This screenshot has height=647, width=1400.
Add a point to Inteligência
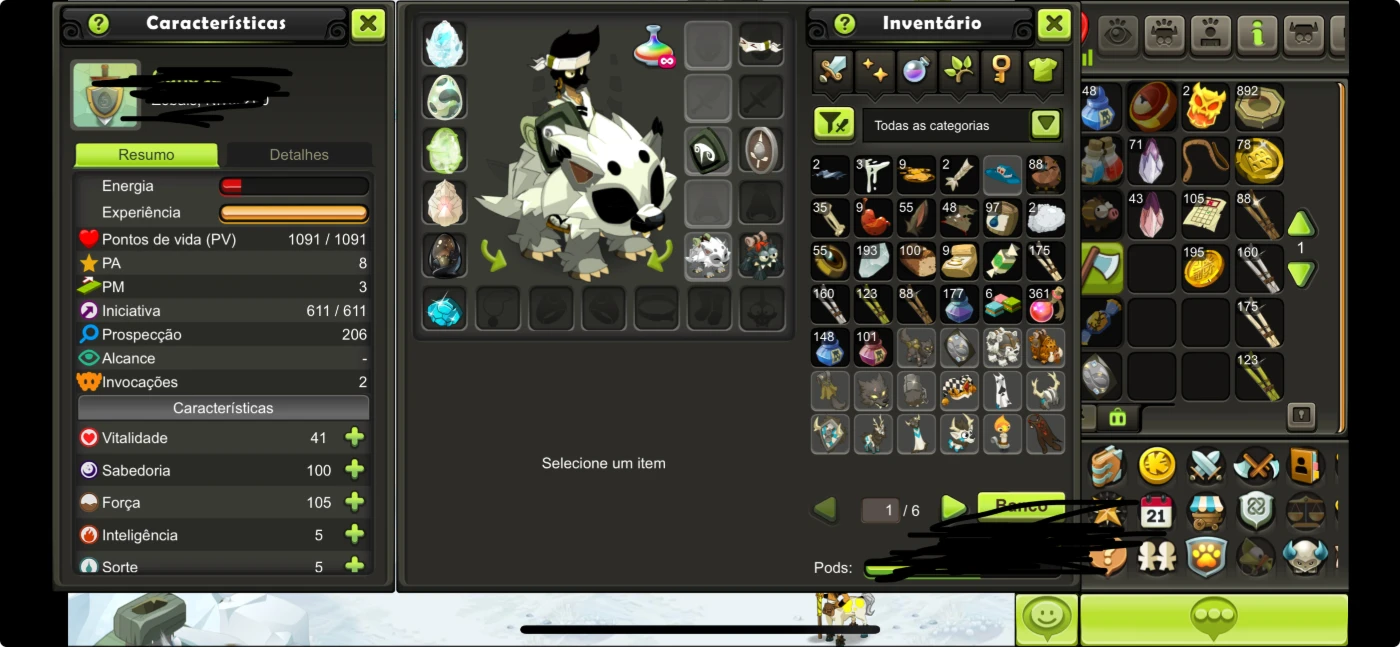pos(354,535)
